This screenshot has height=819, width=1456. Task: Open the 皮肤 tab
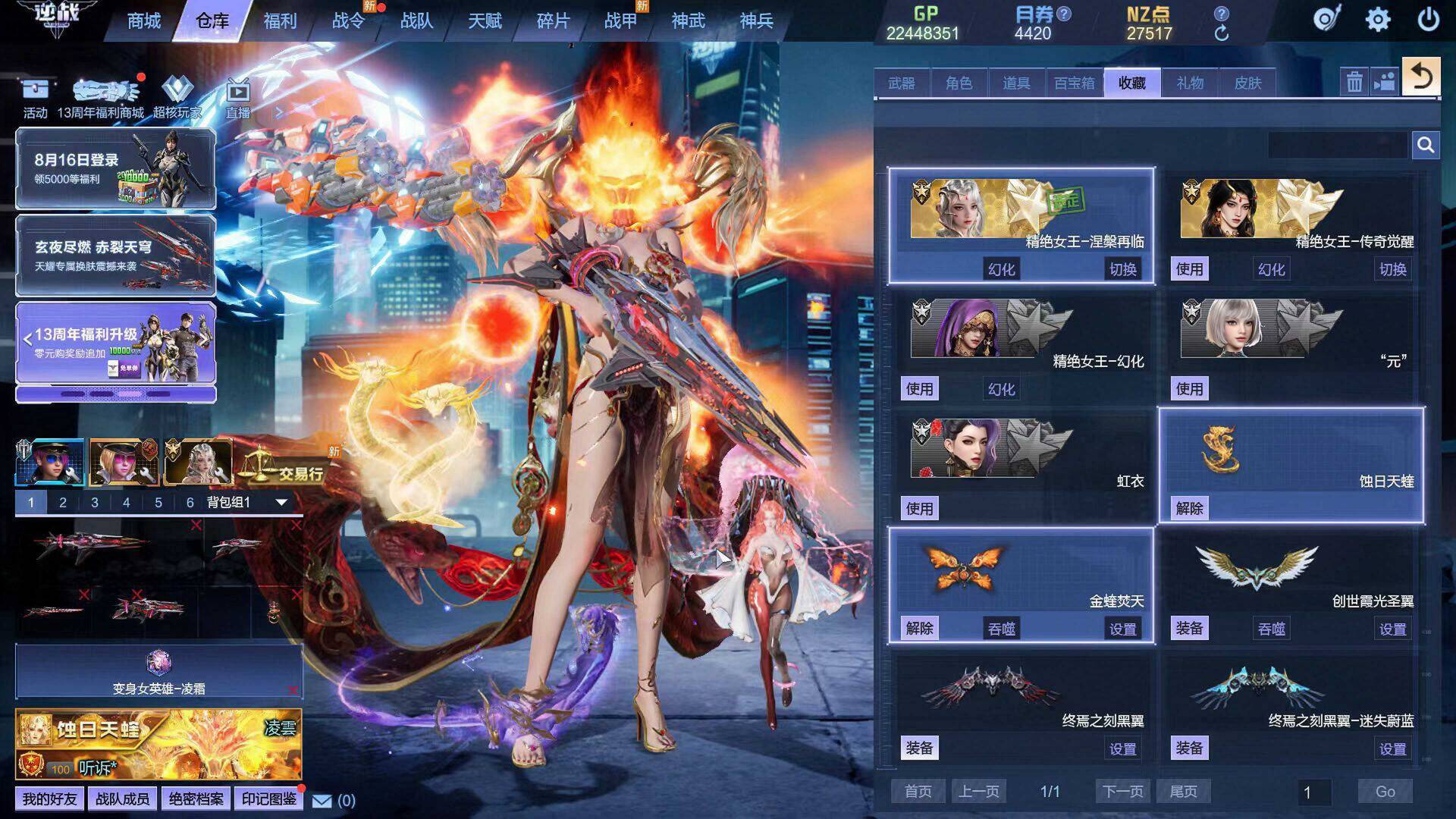[1247, 83]
